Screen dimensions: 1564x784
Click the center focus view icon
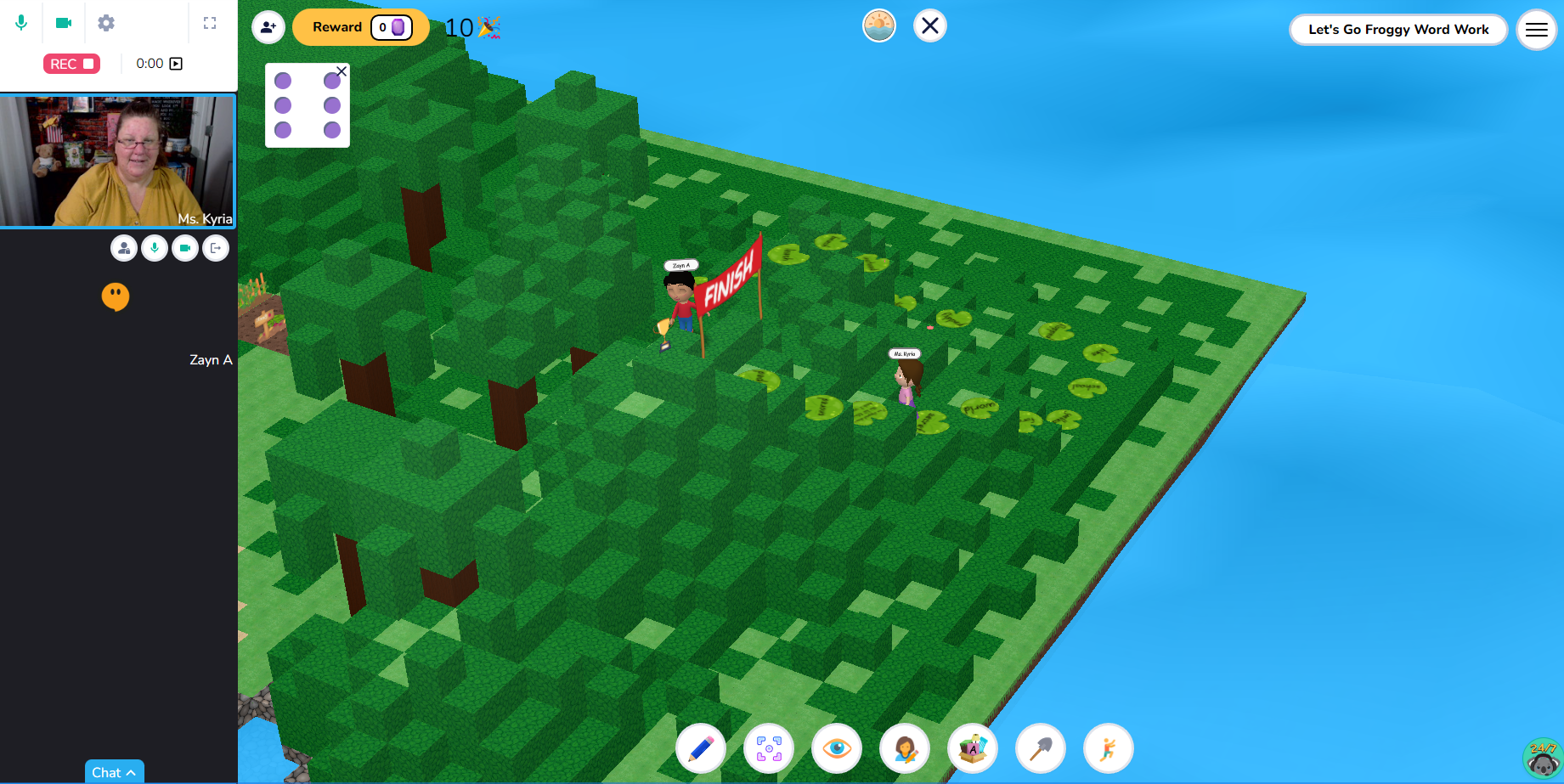[769, 748]
